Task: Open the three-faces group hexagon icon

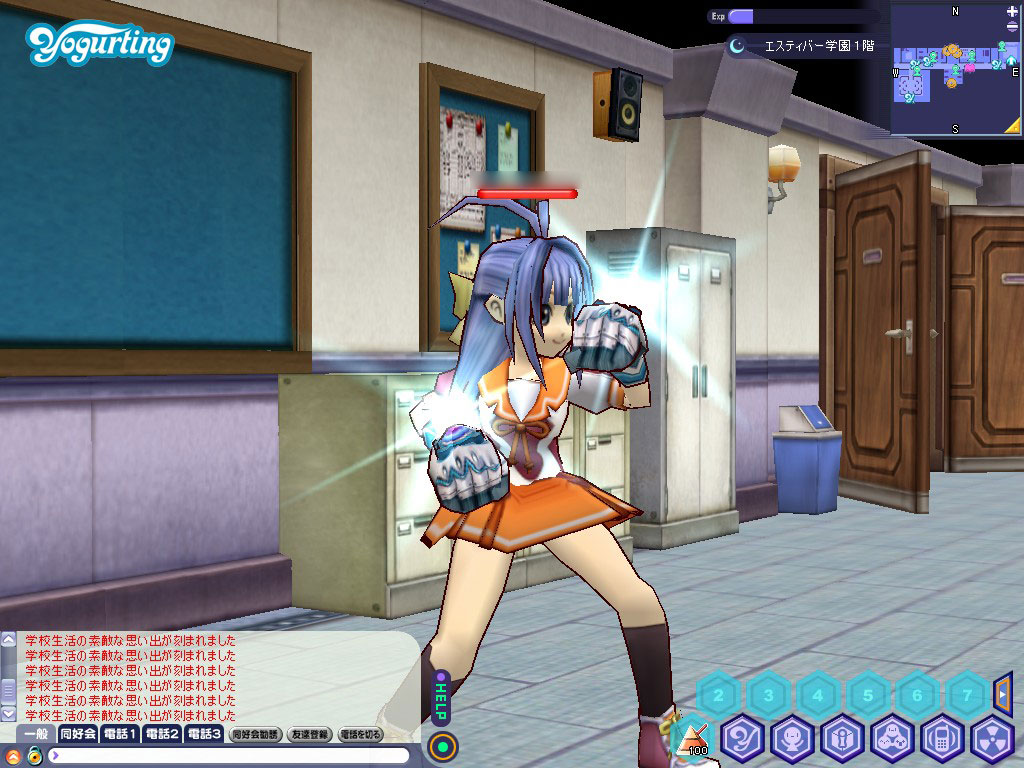Action: (x=892, y=740)
